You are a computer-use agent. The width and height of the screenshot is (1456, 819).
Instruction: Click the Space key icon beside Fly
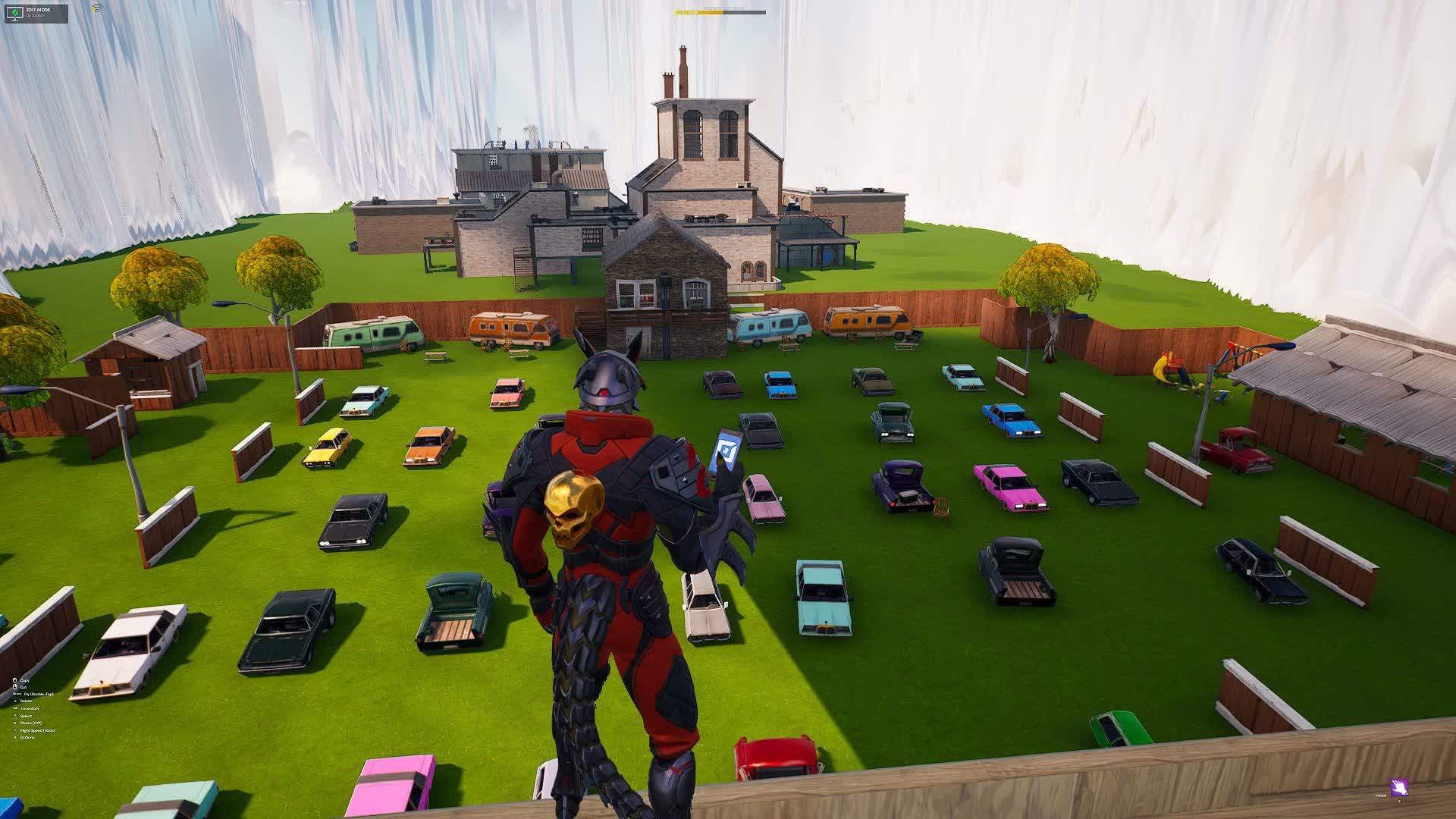pyautogui.click(x=17, y=694)
